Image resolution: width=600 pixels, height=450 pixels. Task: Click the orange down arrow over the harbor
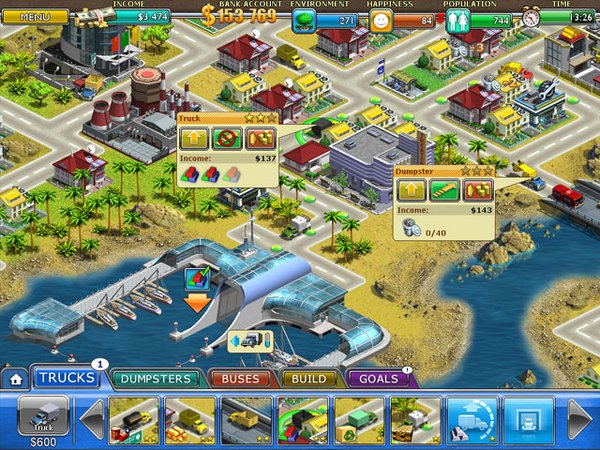[x=197, y=302]
